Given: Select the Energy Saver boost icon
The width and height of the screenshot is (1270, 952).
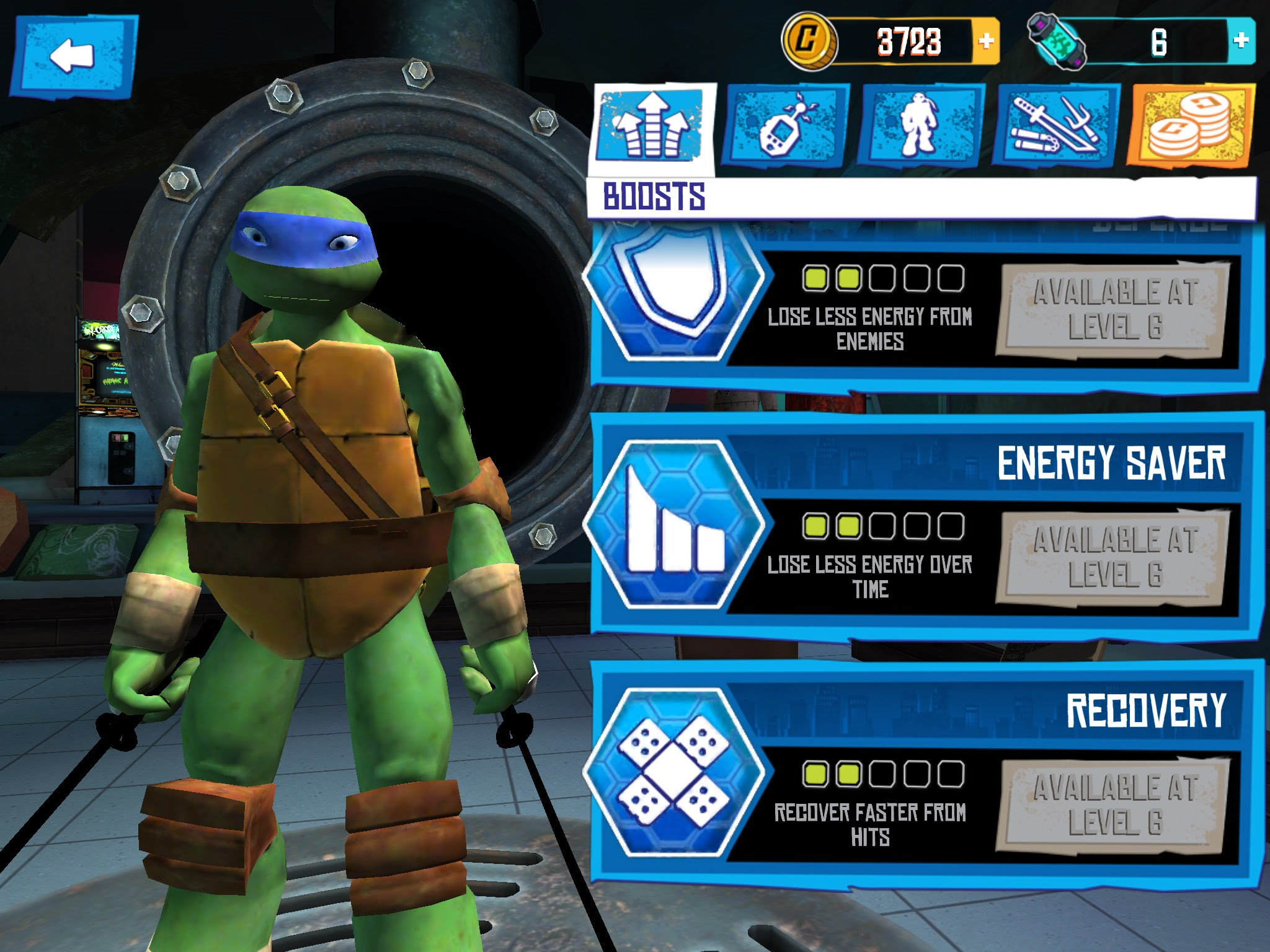Looking at the screenshot, I should coord(673,524).
